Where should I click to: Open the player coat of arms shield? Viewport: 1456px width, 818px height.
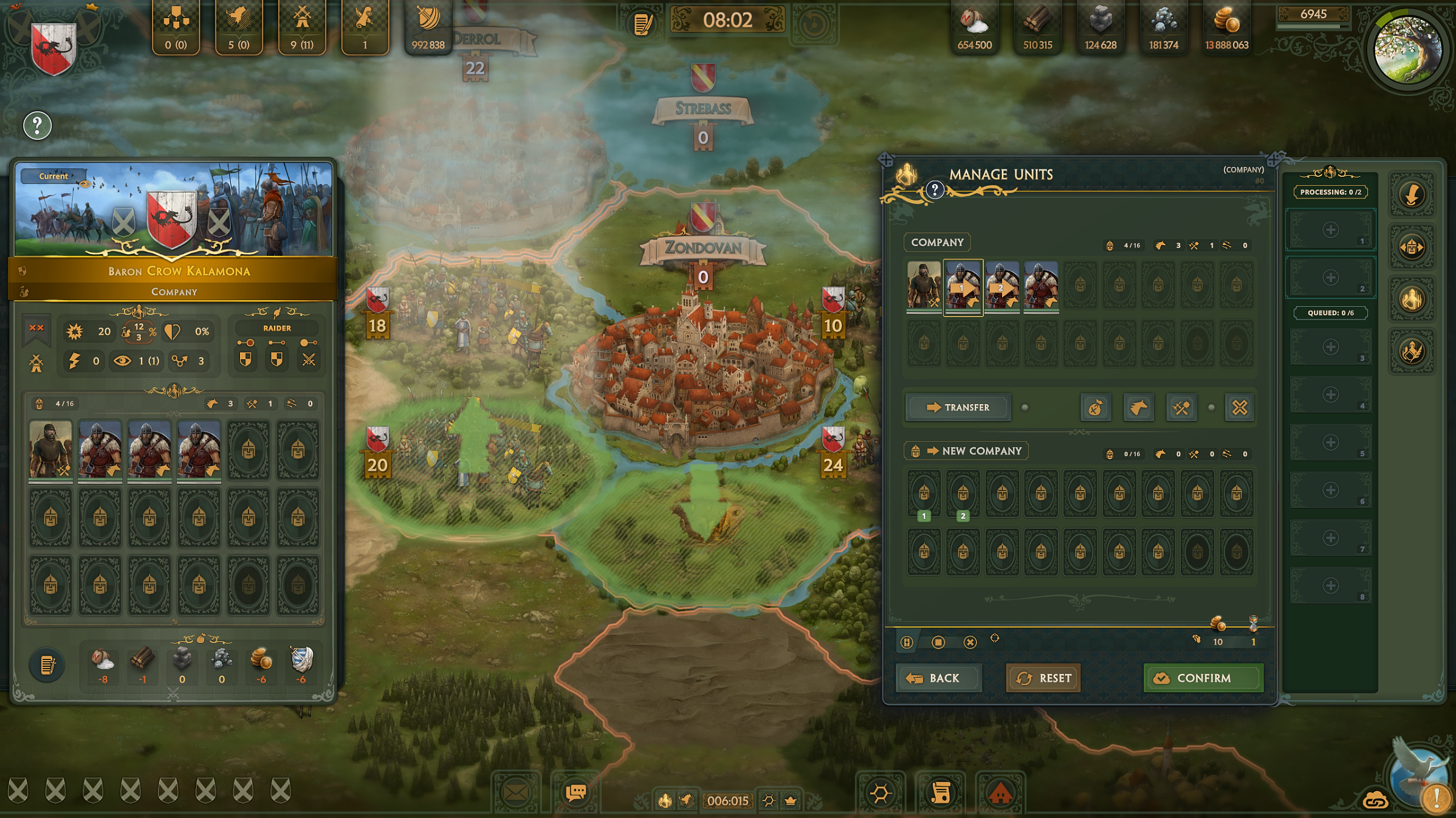click(53, 48)
